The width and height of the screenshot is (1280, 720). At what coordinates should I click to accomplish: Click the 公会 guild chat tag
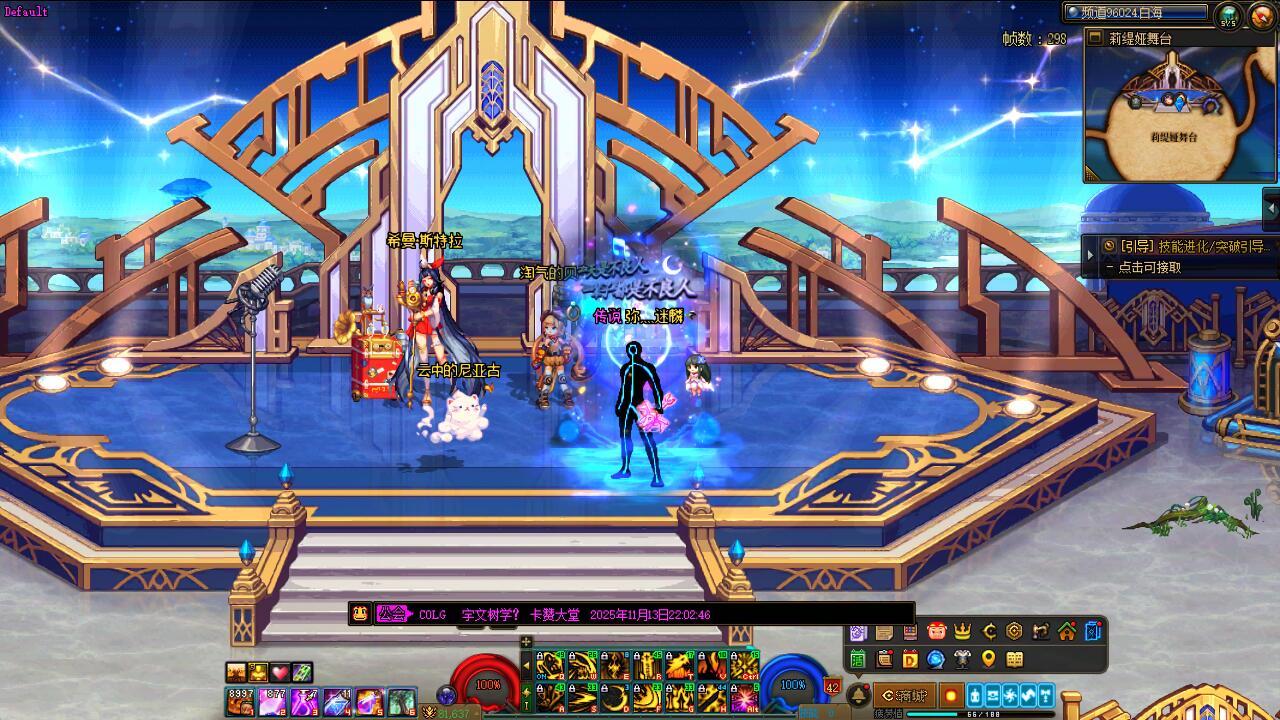(393, 614)
